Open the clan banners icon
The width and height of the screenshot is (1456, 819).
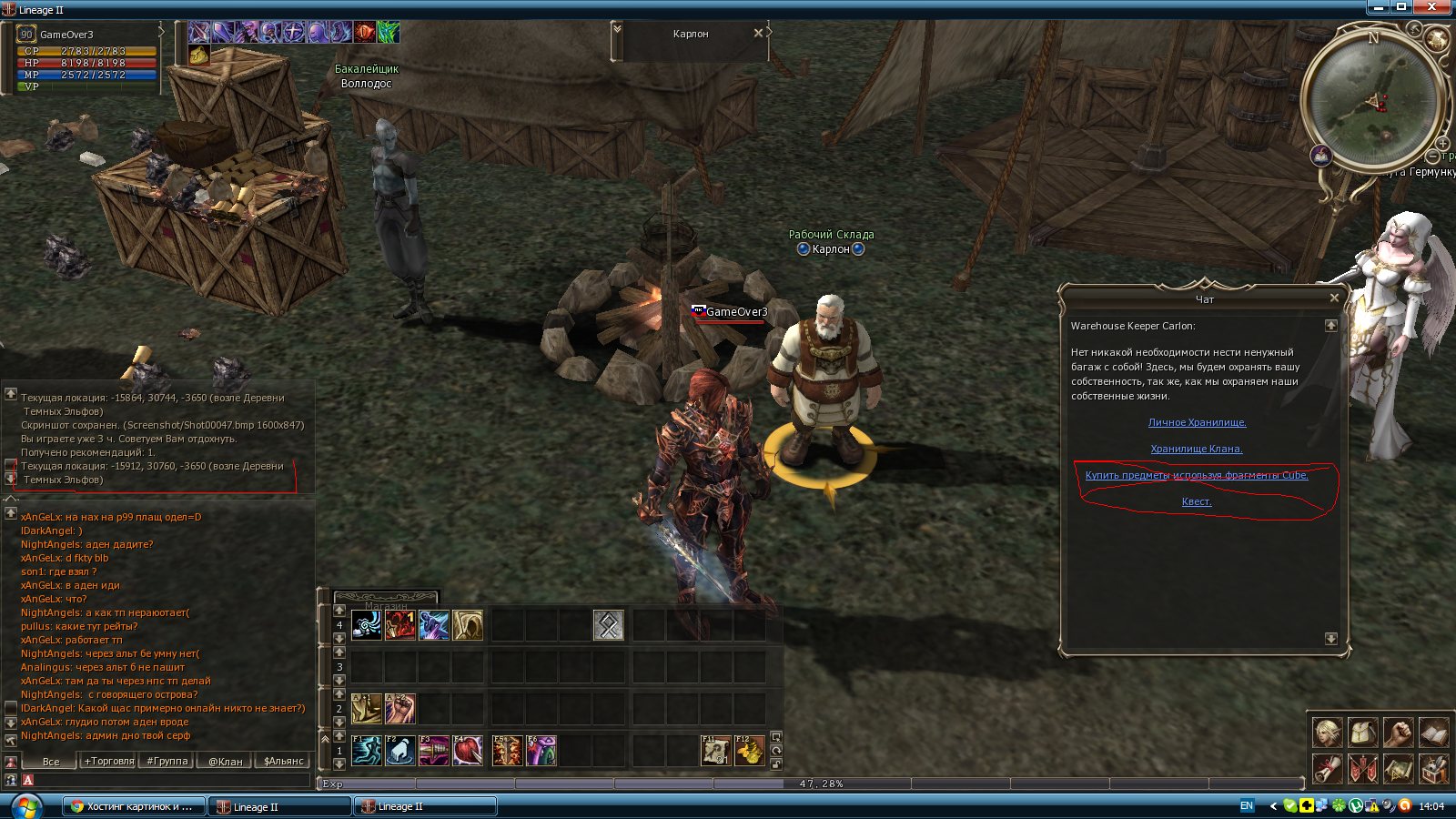click(x=1362, y=769)
